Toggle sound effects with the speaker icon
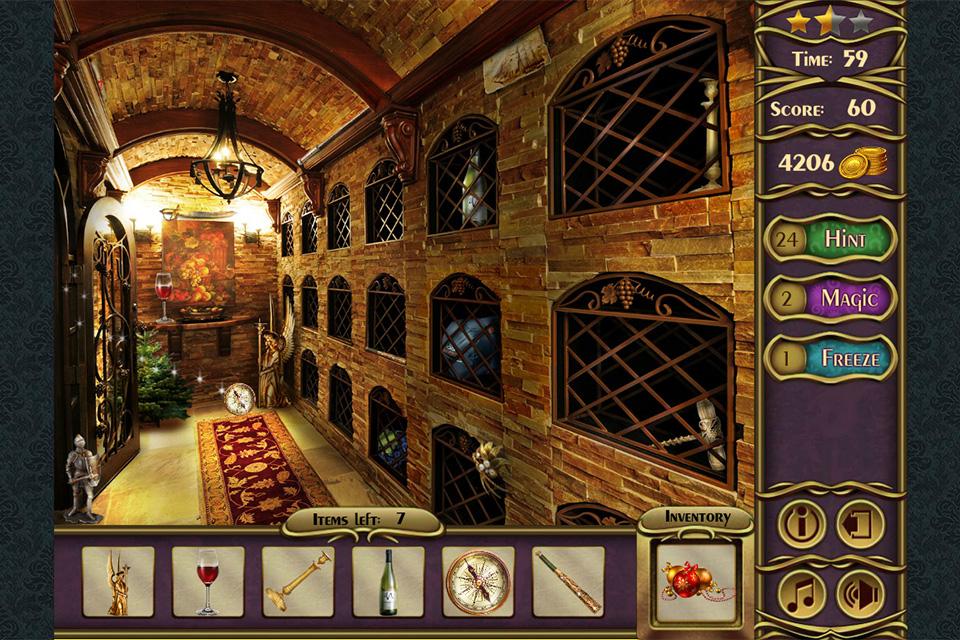The width and height of the screenshot is (960, 640). point(860,593)
